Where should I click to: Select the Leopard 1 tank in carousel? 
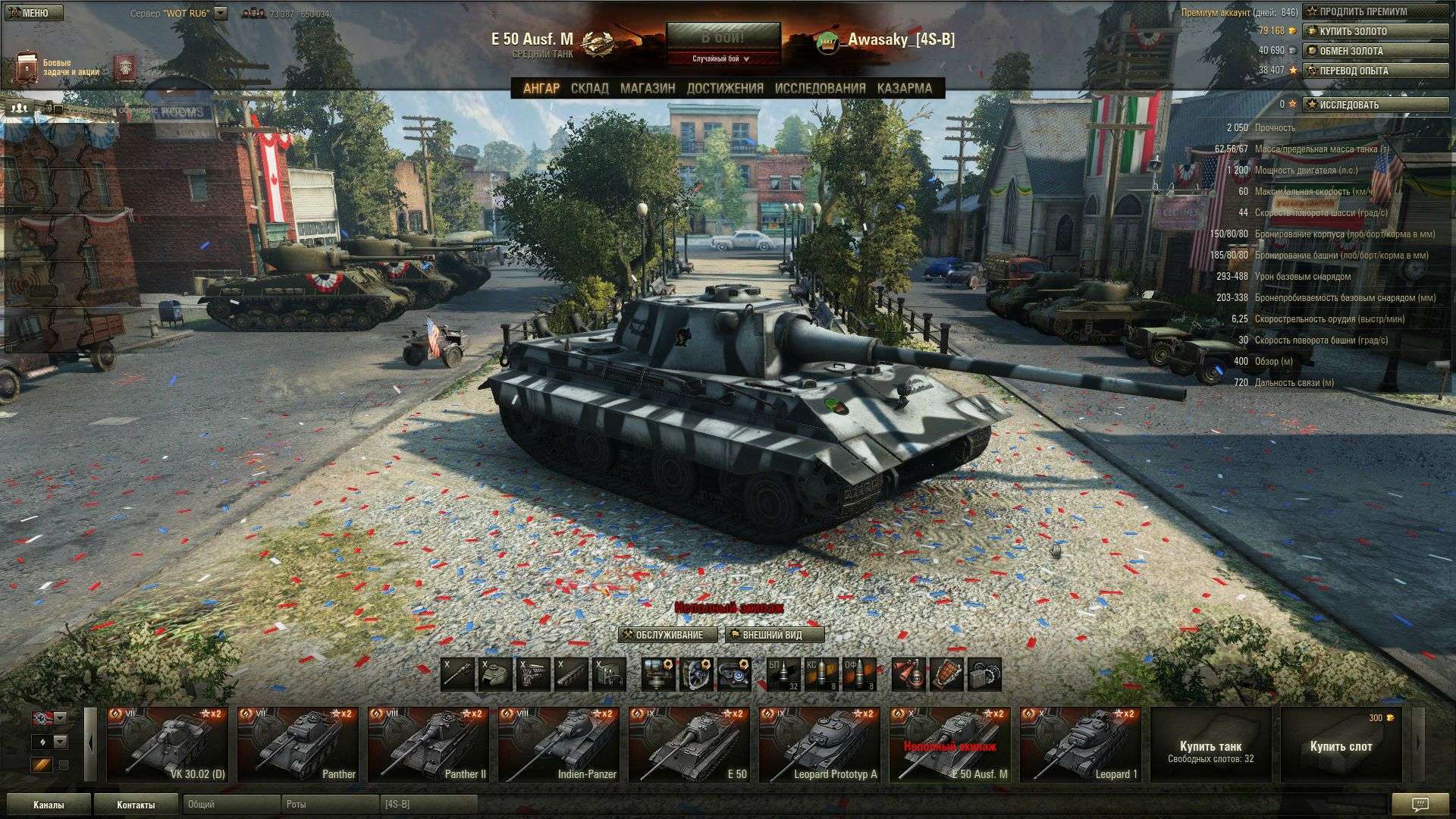click(x=1080, y=745)
